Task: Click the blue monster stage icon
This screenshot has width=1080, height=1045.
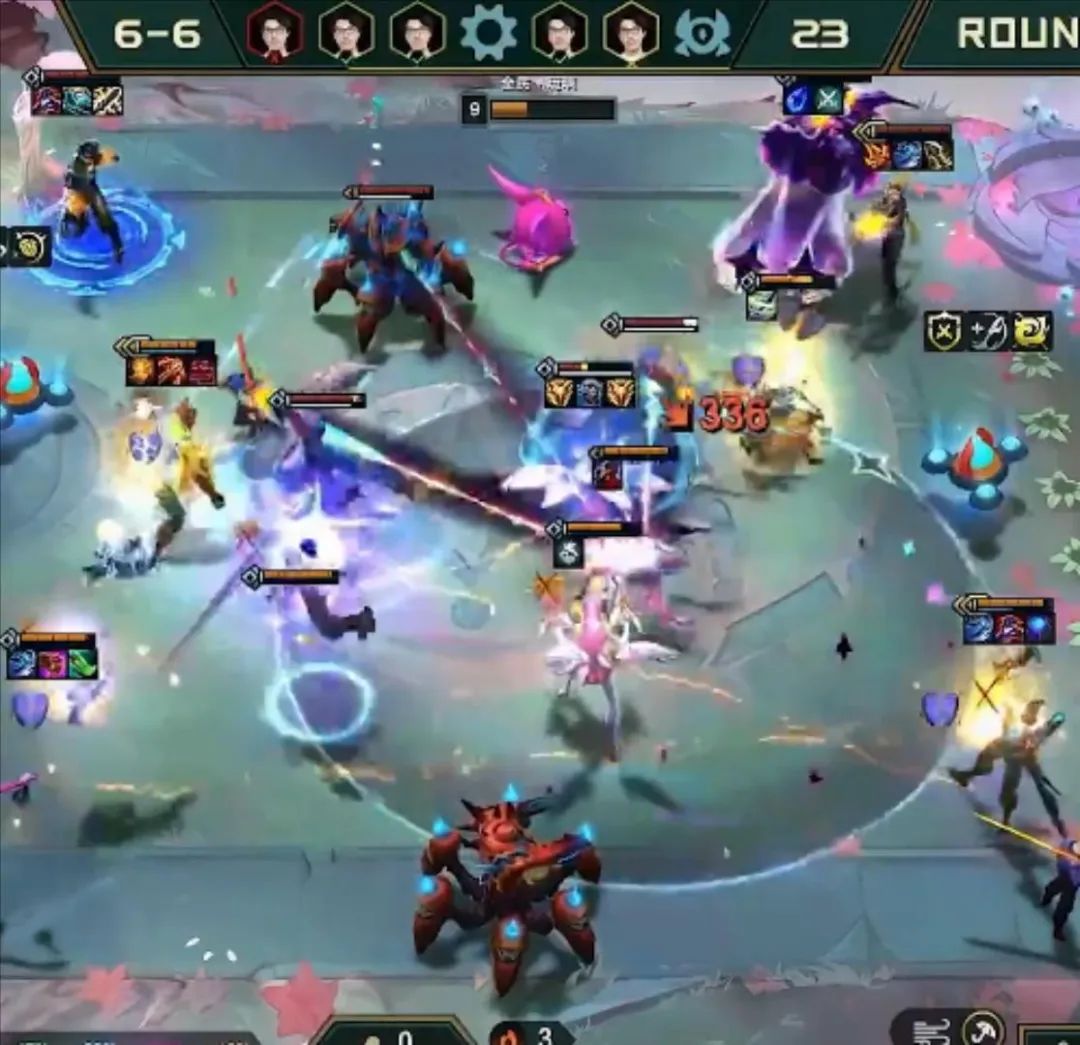Action: coord(702,32)
